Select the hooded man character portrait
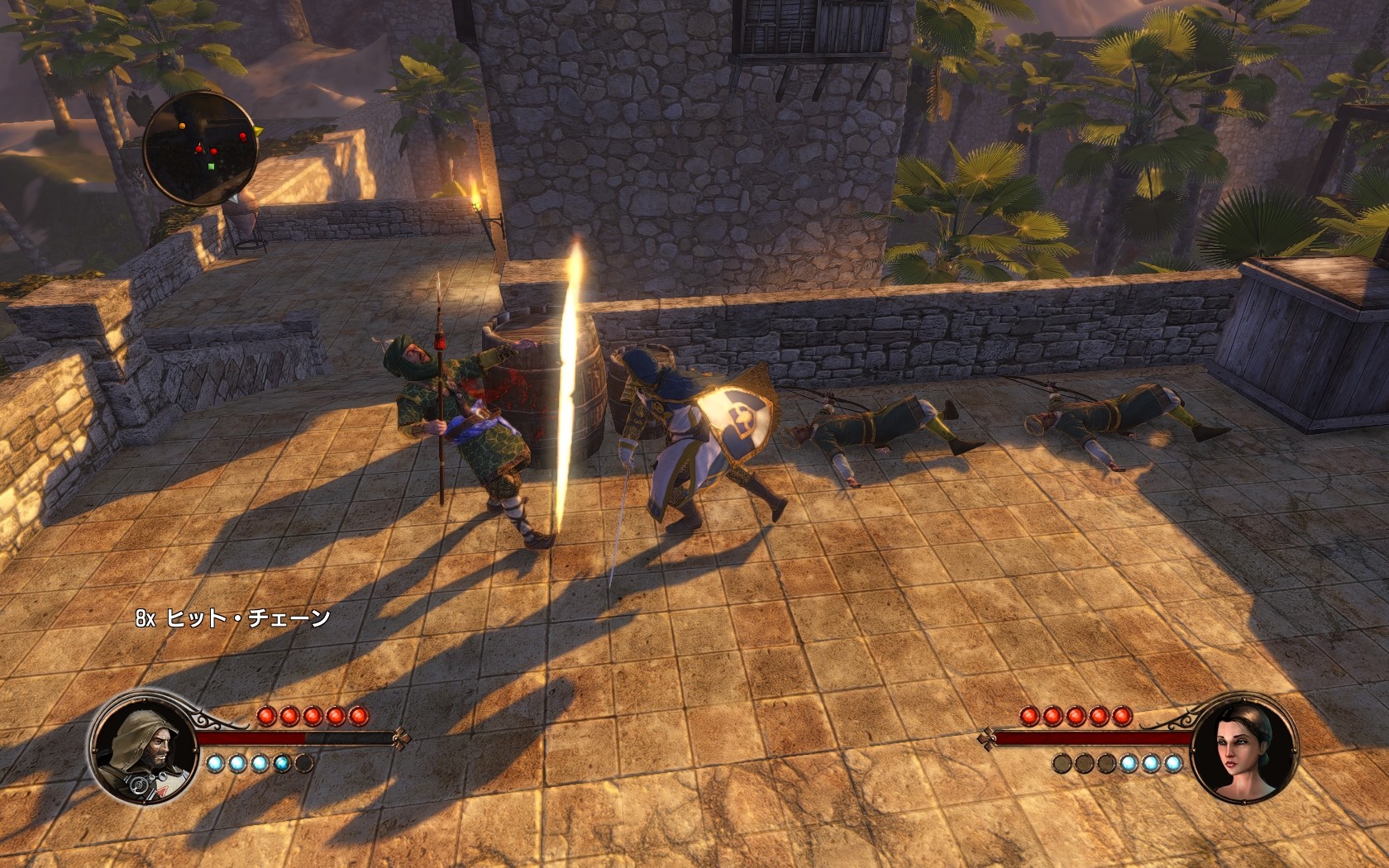Image resolution: width=1389 pixels, height=868 pixels. tap(144, 747)
